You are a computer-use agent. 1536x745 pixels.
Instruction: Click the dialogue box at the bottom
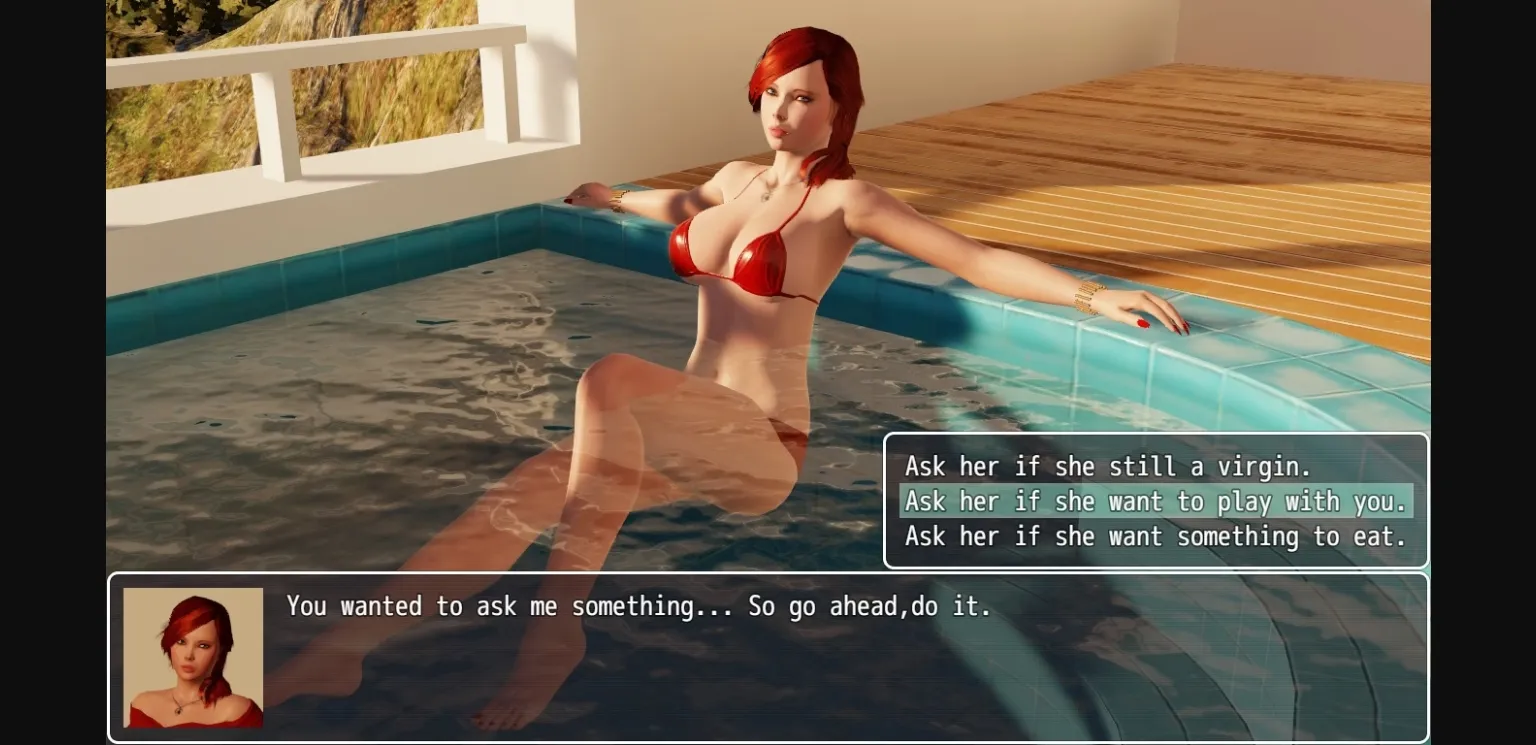coord(770,657)
